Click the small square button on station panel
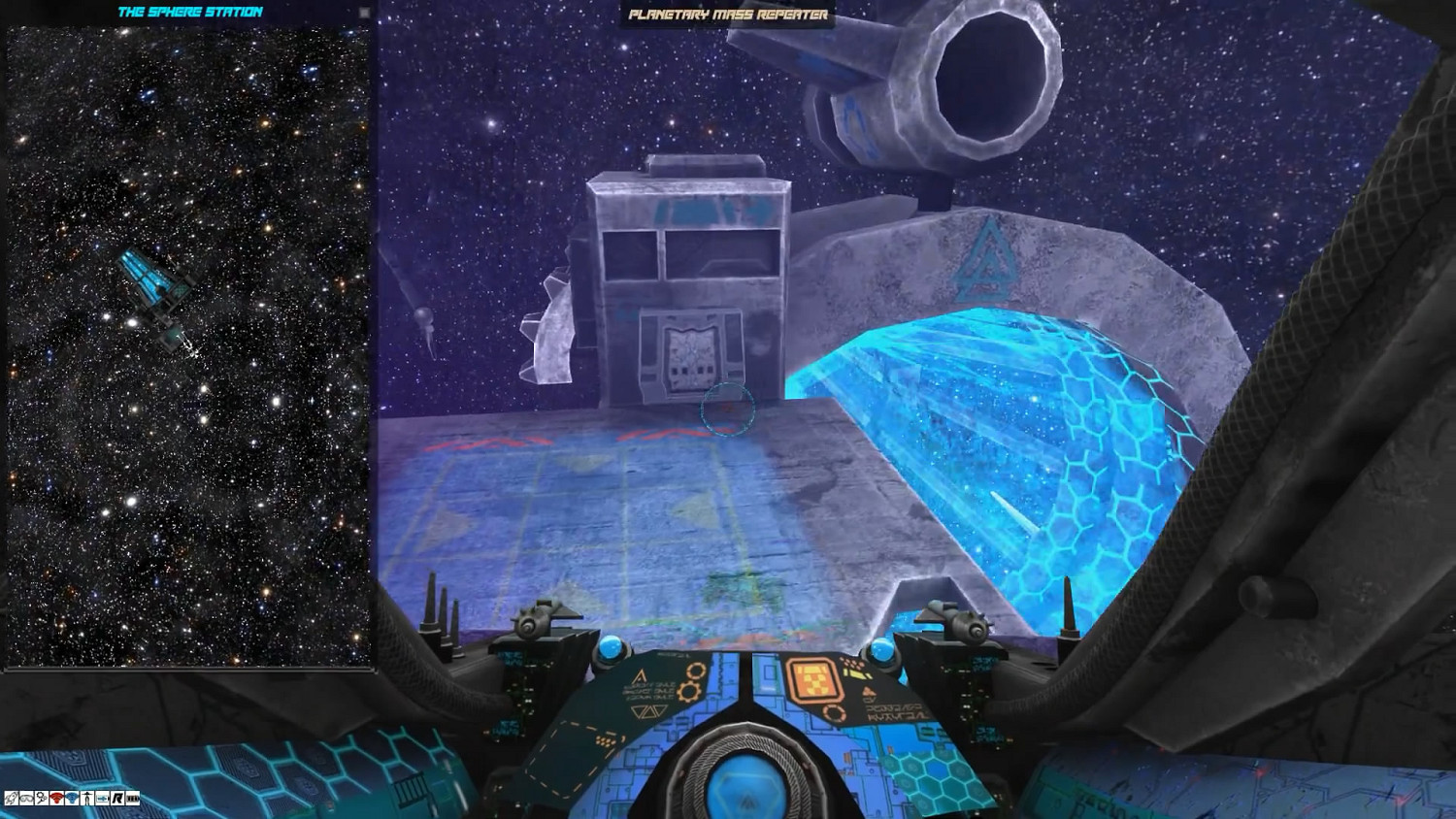Image resolution: width=1456 pixels, height=819 pixels. (x=363, y=13)
